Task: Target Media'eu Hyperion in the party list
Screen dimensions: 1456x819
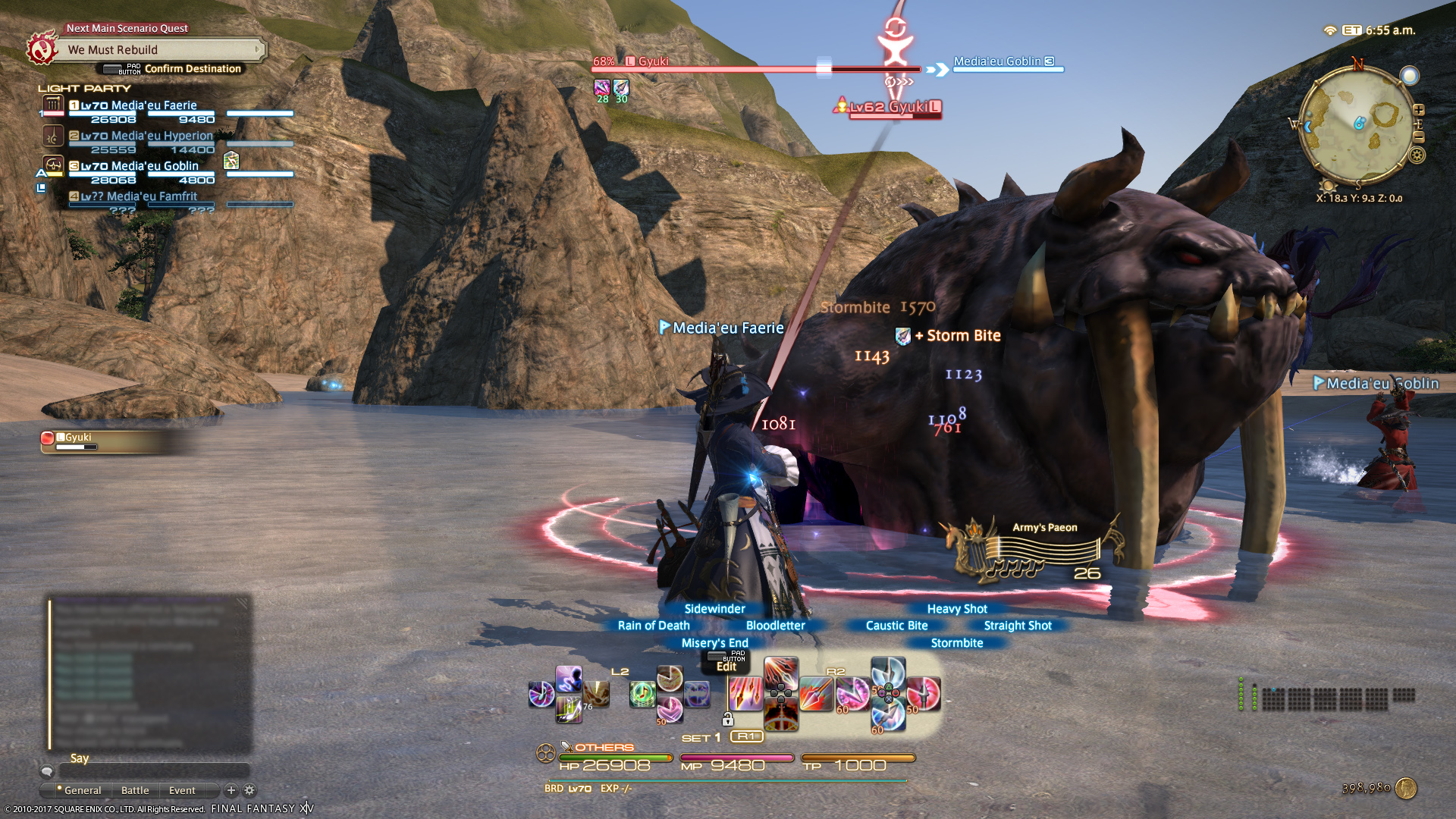Action: (161, 136)
